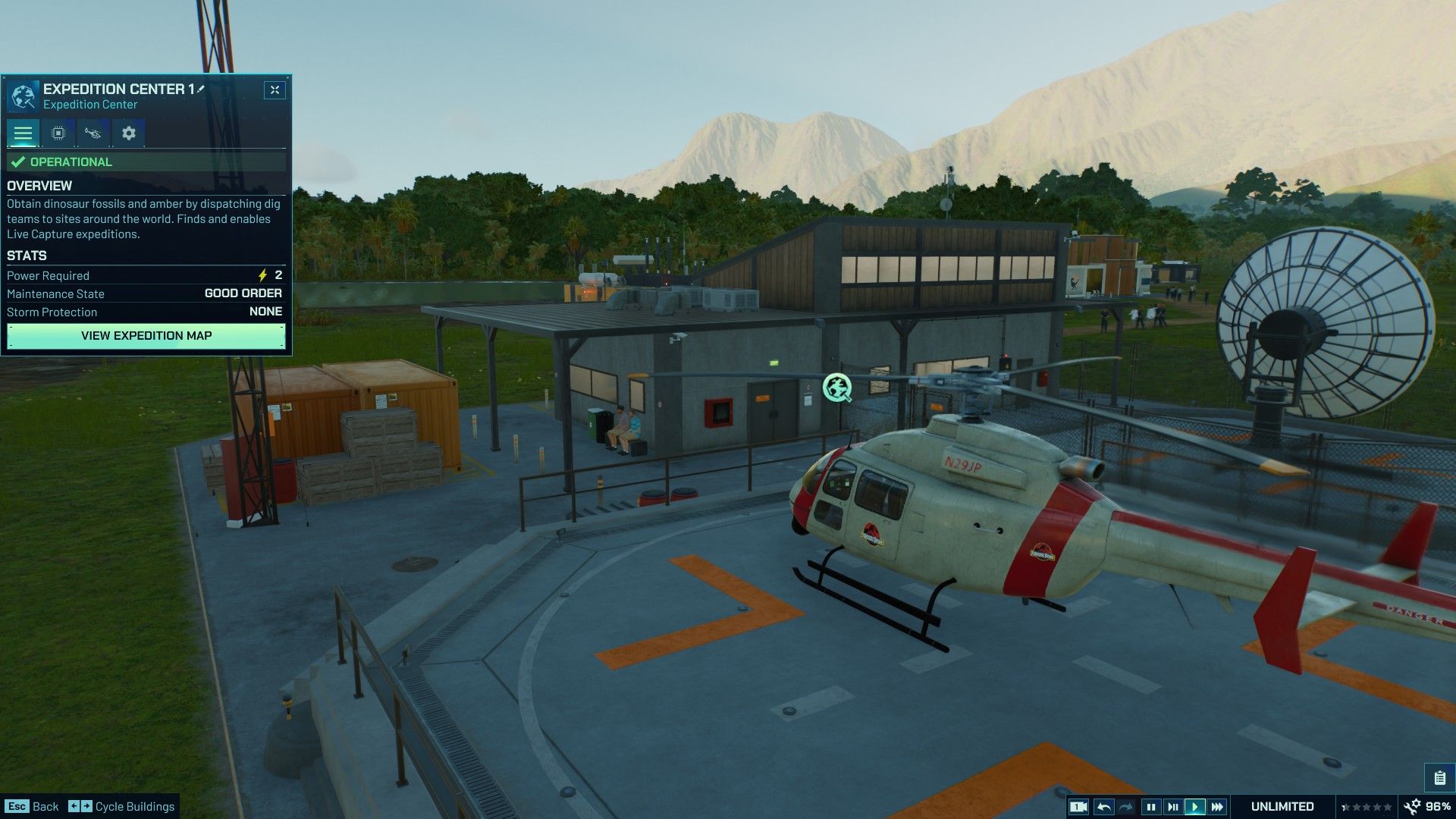Image resolution: width=1456 pixels, height=819 pixels.
Task: Click the expedition marker above the building
Action: point(837,388)
